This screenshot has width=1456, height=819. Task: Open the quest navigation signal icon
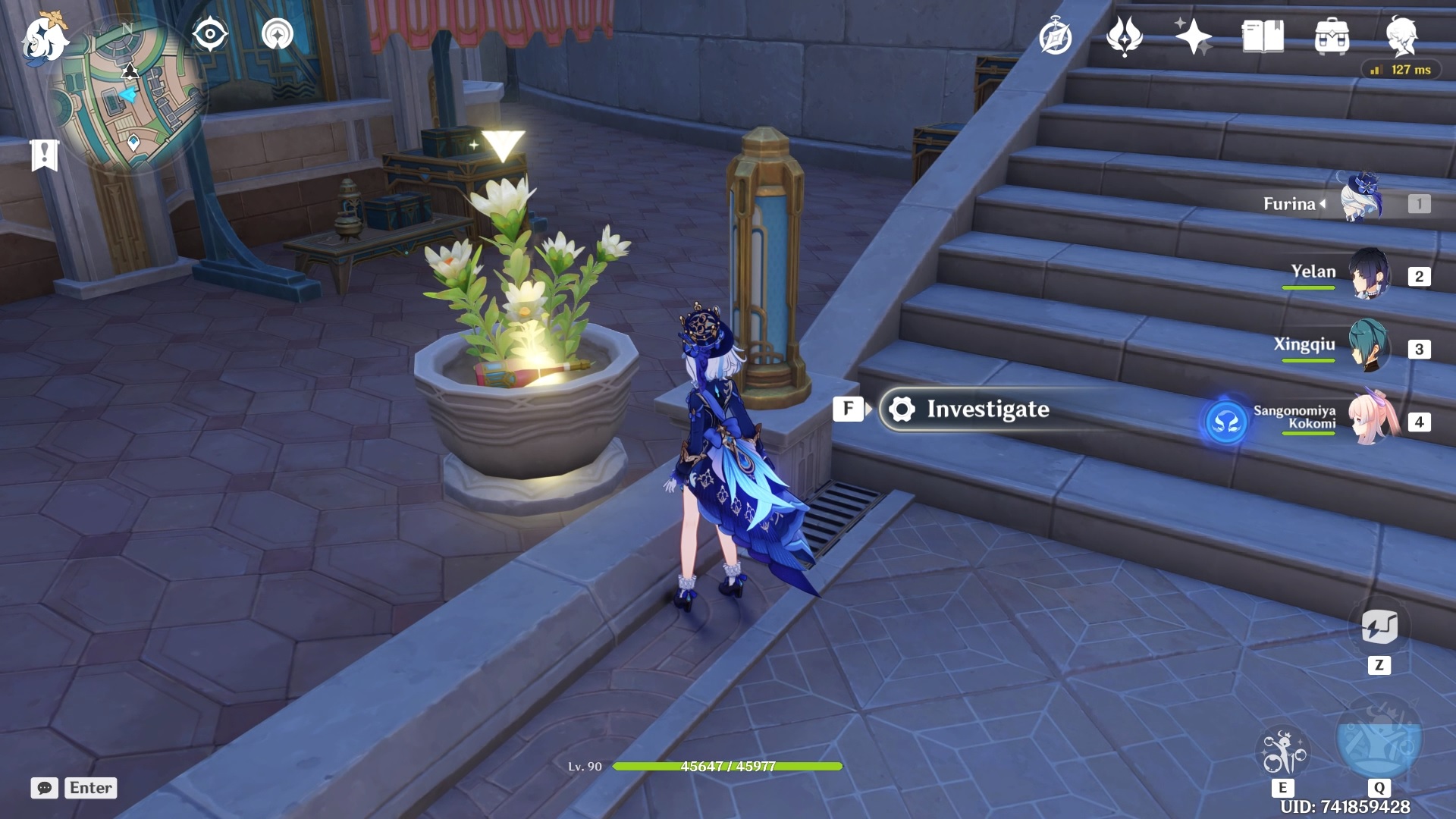(278, 34)
